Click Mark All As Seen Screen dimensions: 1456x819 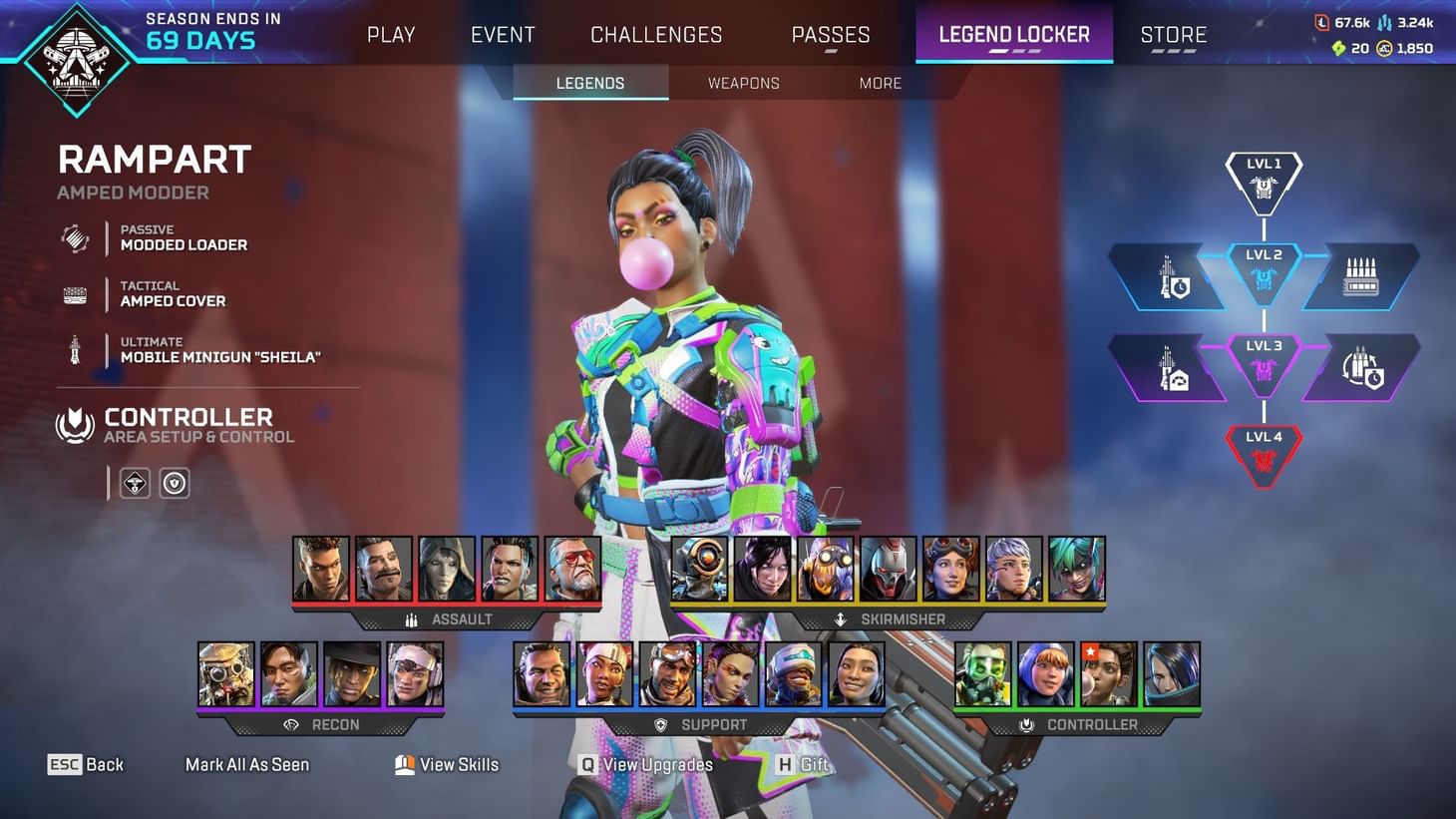[247, 764]
